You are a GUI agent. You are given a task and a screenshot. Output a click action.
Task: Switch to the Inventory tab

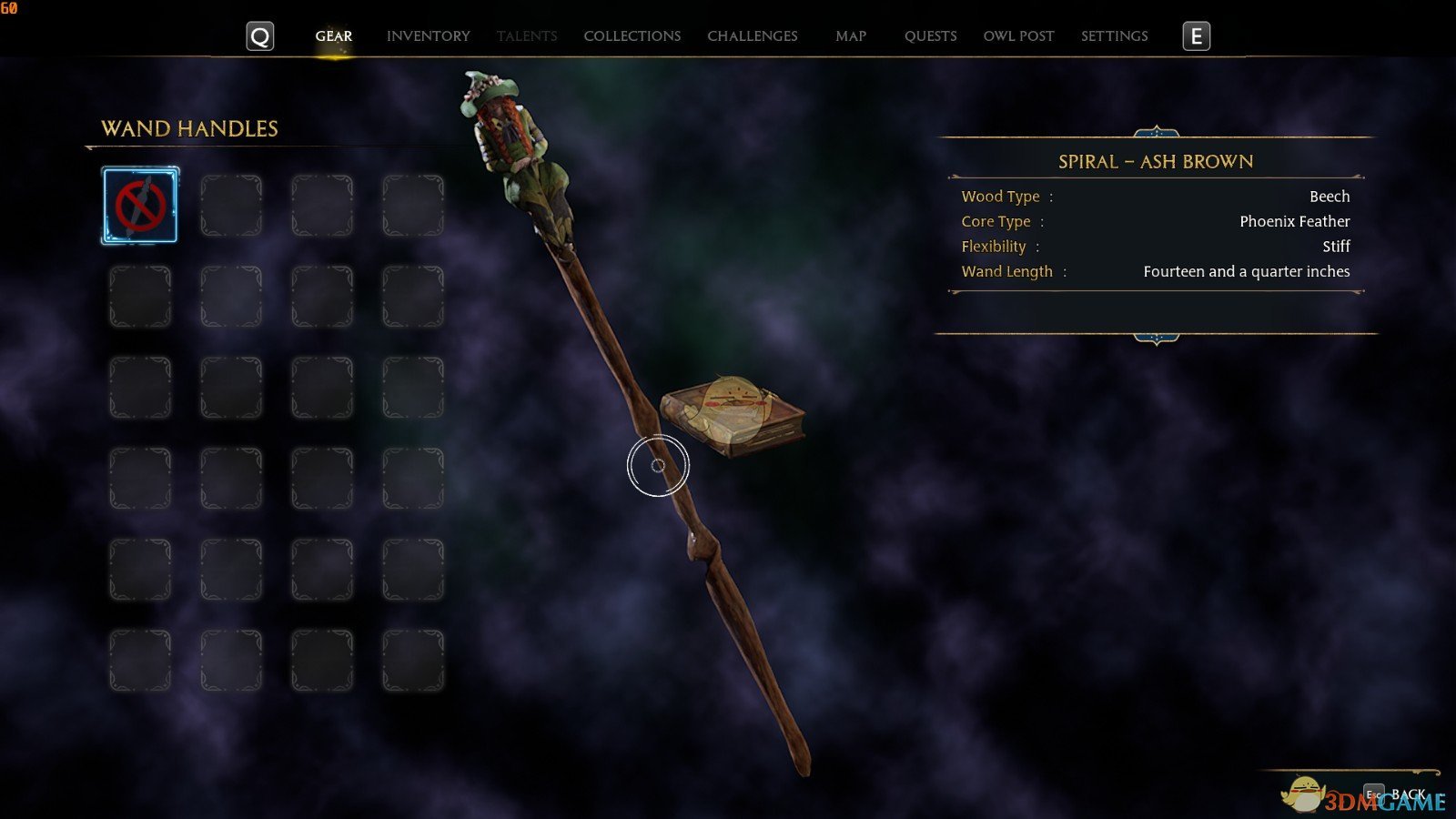pyautogui.click(x=428, y=35)
